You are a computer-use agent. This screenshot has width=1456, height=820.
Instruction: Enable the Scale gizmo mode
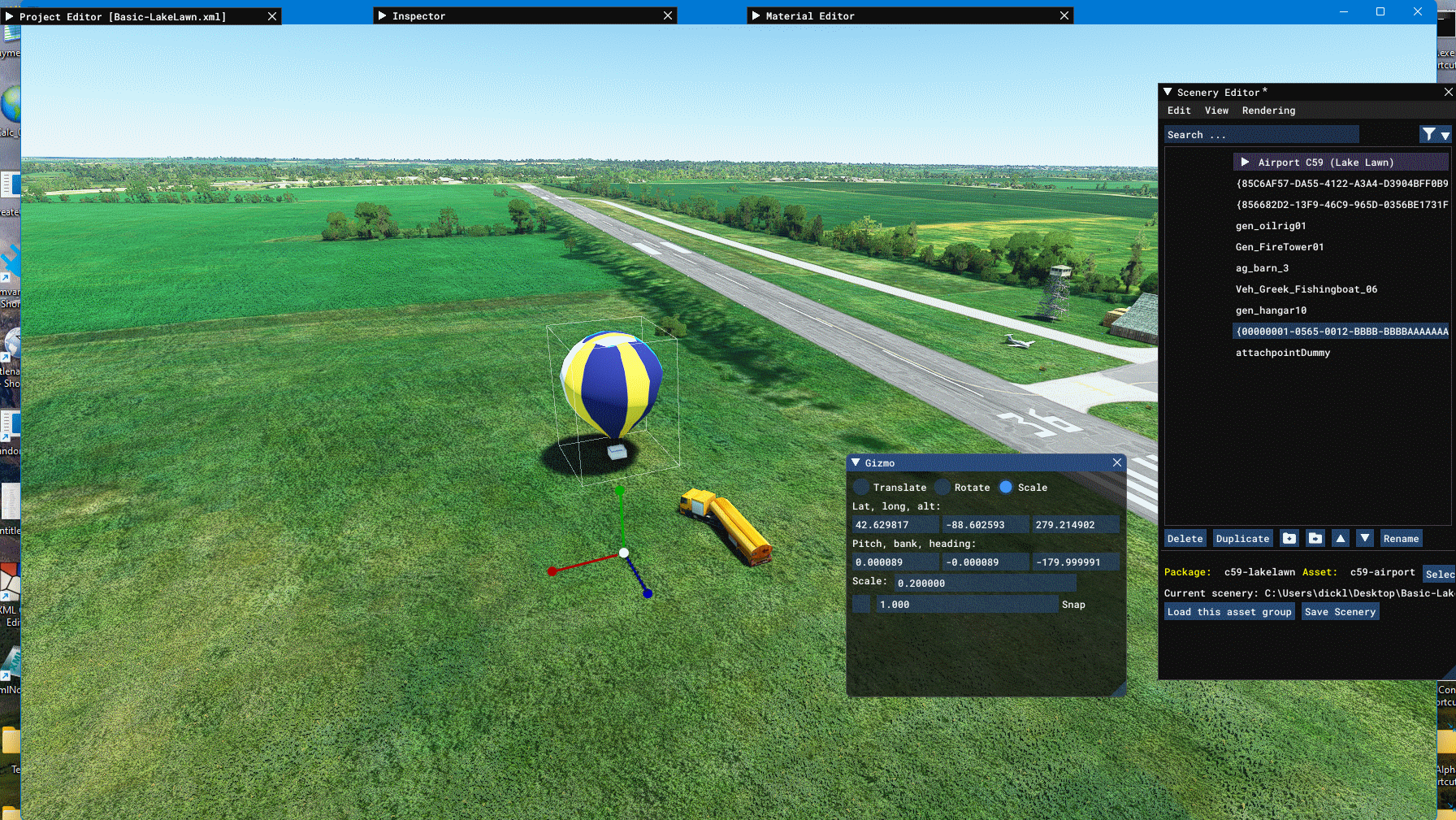pos(1007,487)
